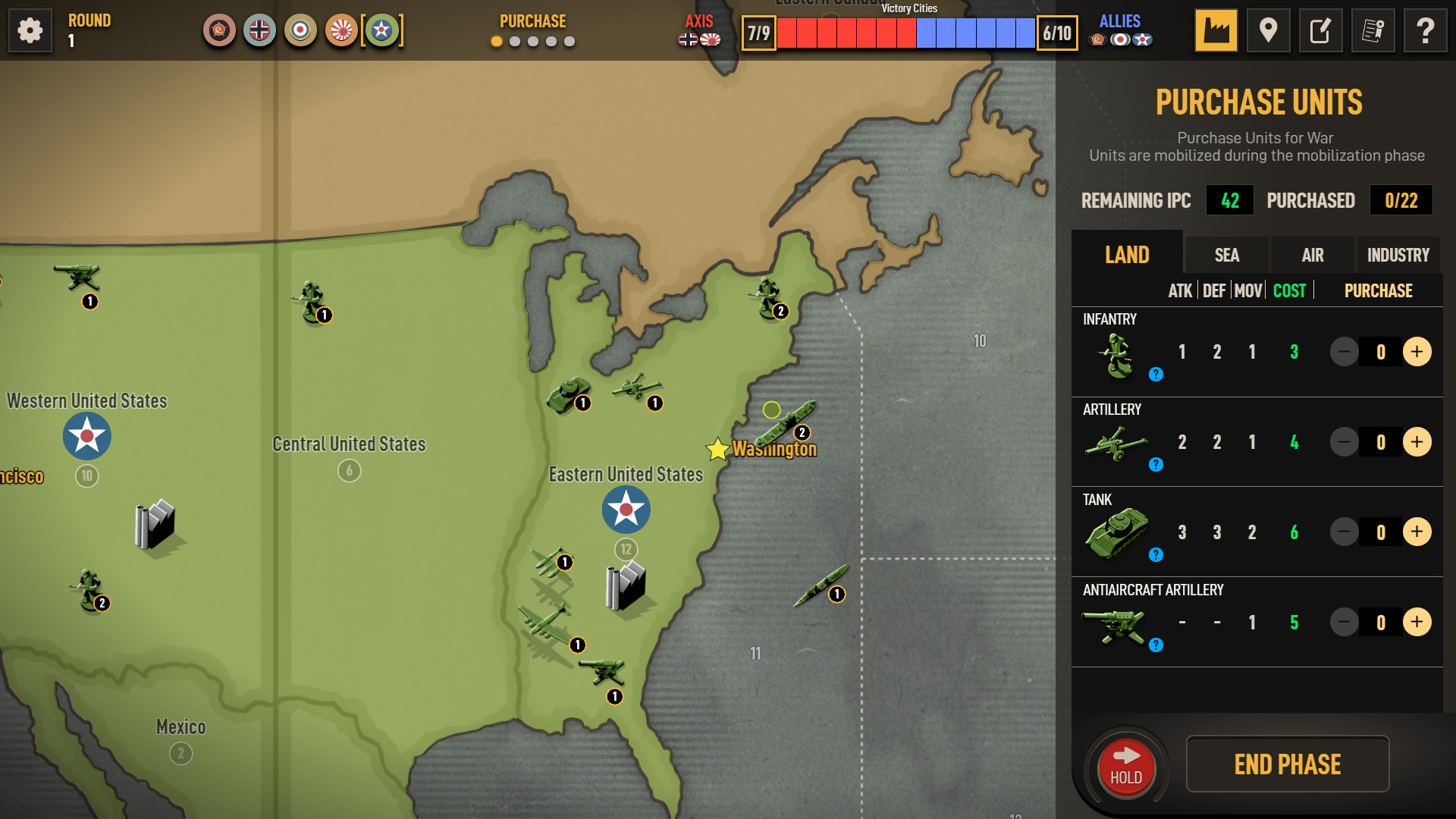
Task: Open the help question mark icon
Action: [x=1426, y=30]
